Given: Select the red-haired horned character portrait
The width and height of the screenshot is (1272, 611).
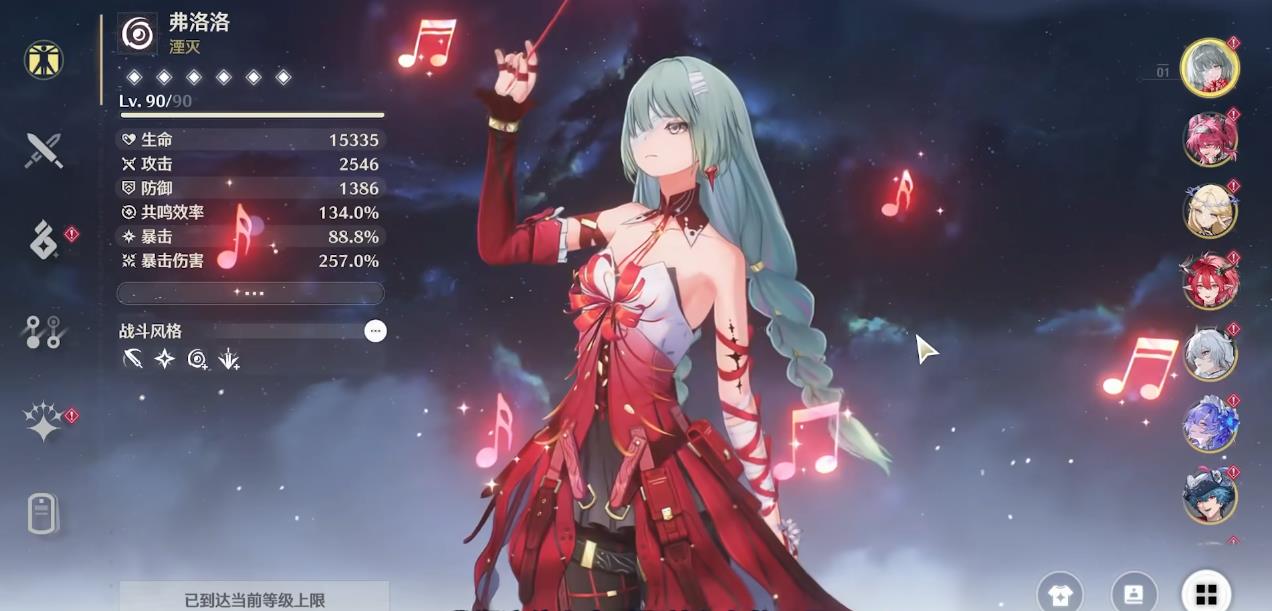Looking at the screenshot, I should [x=1210, y=282].
